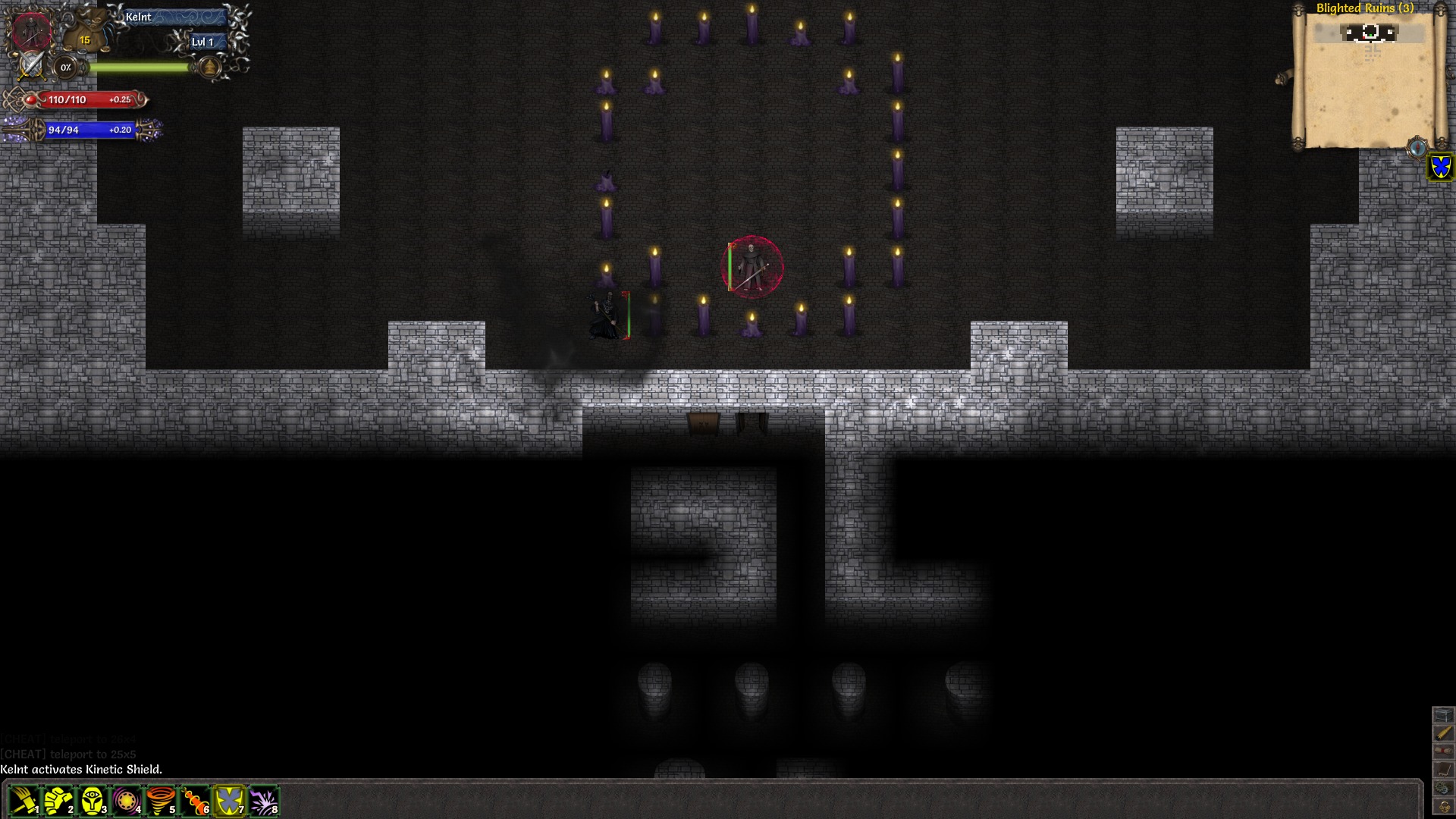The image size is (1456, 819).
Task: Expand the crossed-swords combat stats panel
Action: 32,67
